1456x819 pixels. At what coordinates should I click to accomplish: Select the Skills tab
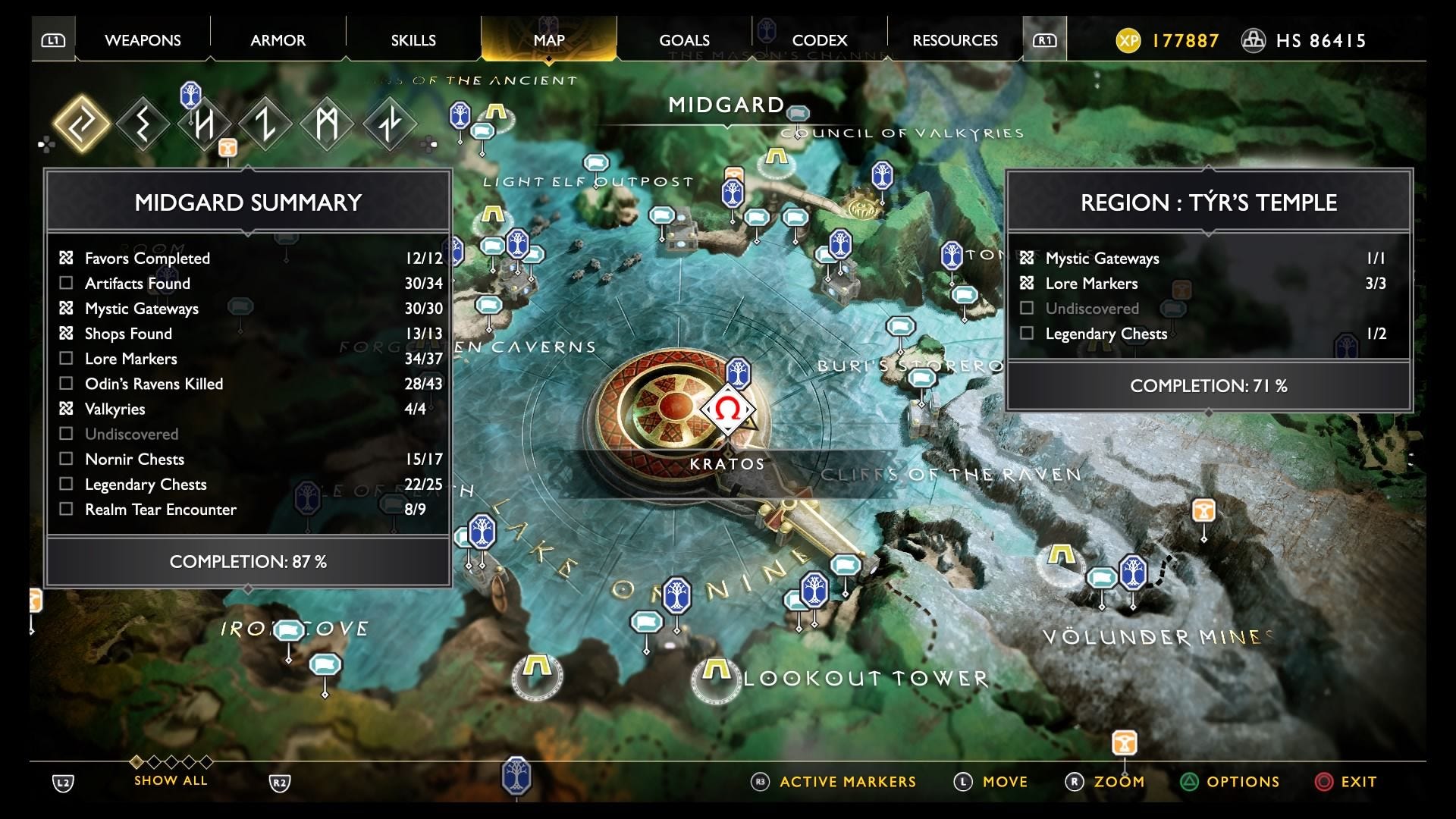[x=413, y=40]
